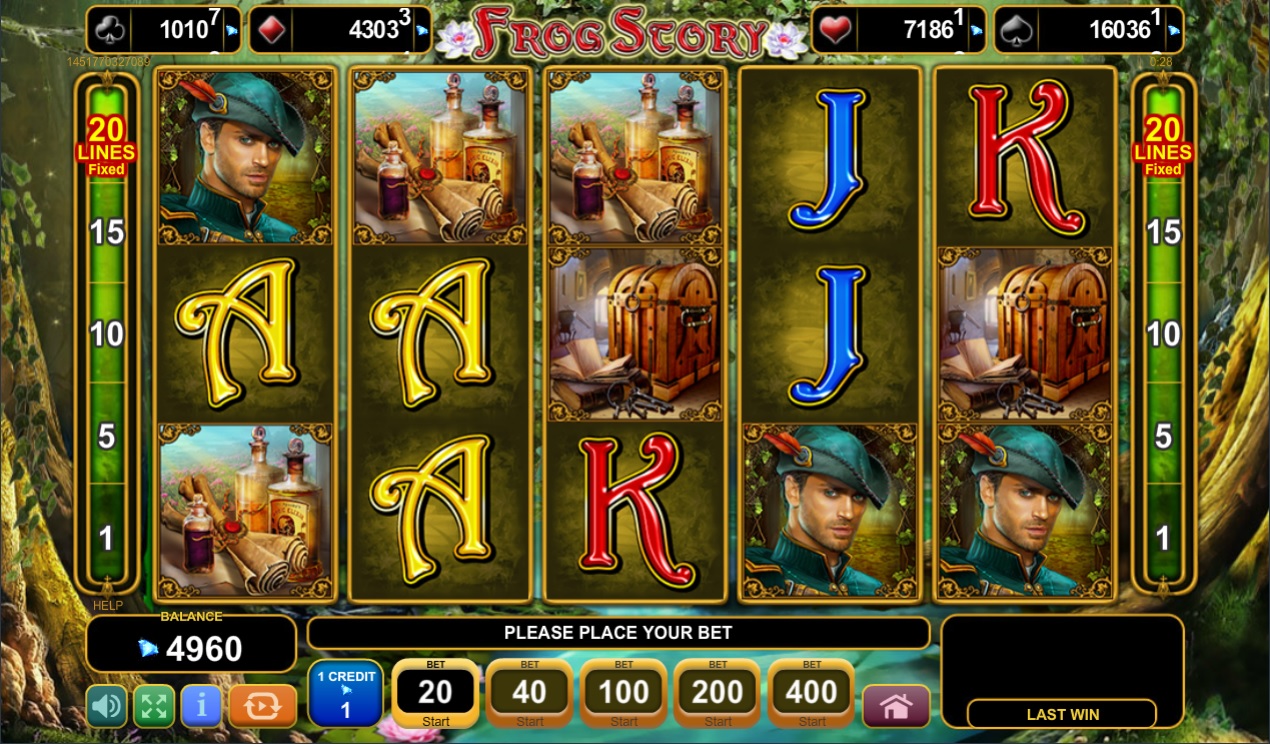Select the hearts jackpot display
Screen dimensions: 1270x744
897,30
